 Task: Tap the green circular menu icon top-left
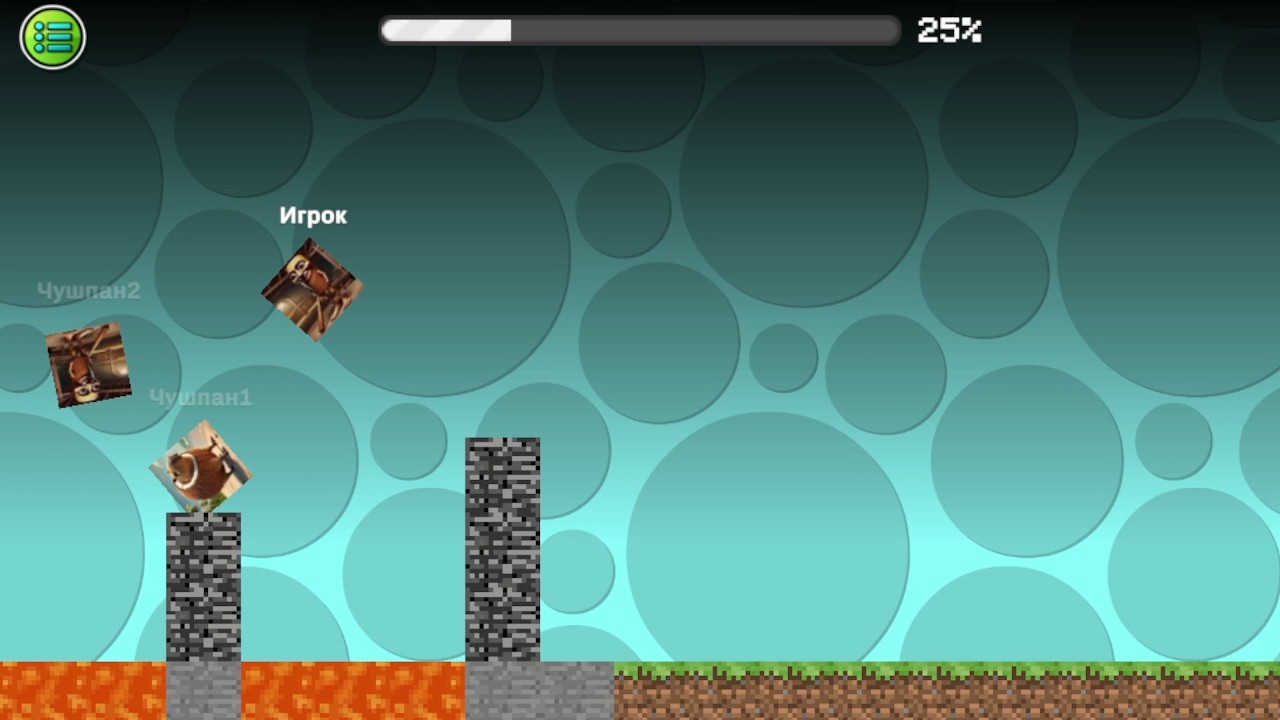[52, 36]
